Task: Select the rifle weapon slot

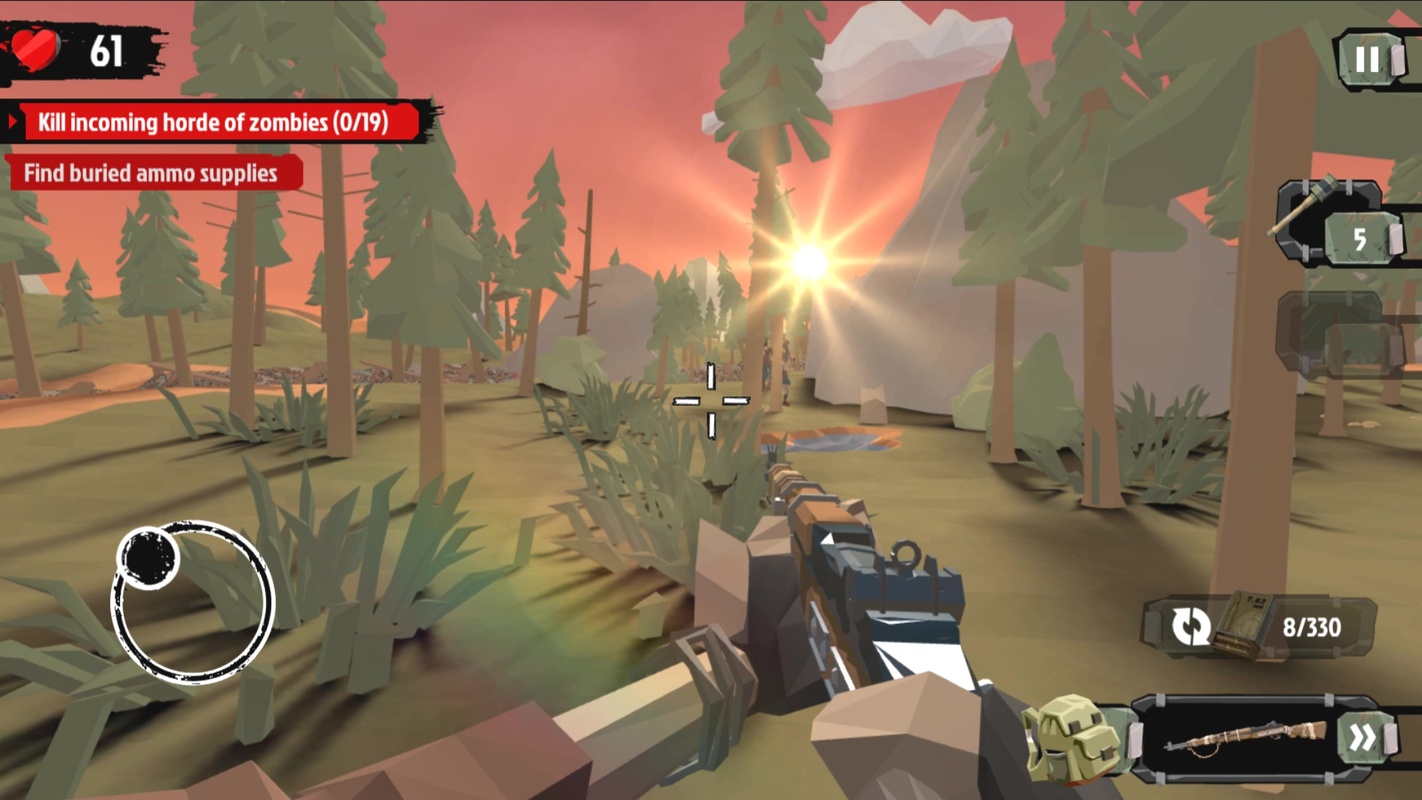Action: (x=1245, y=740)
